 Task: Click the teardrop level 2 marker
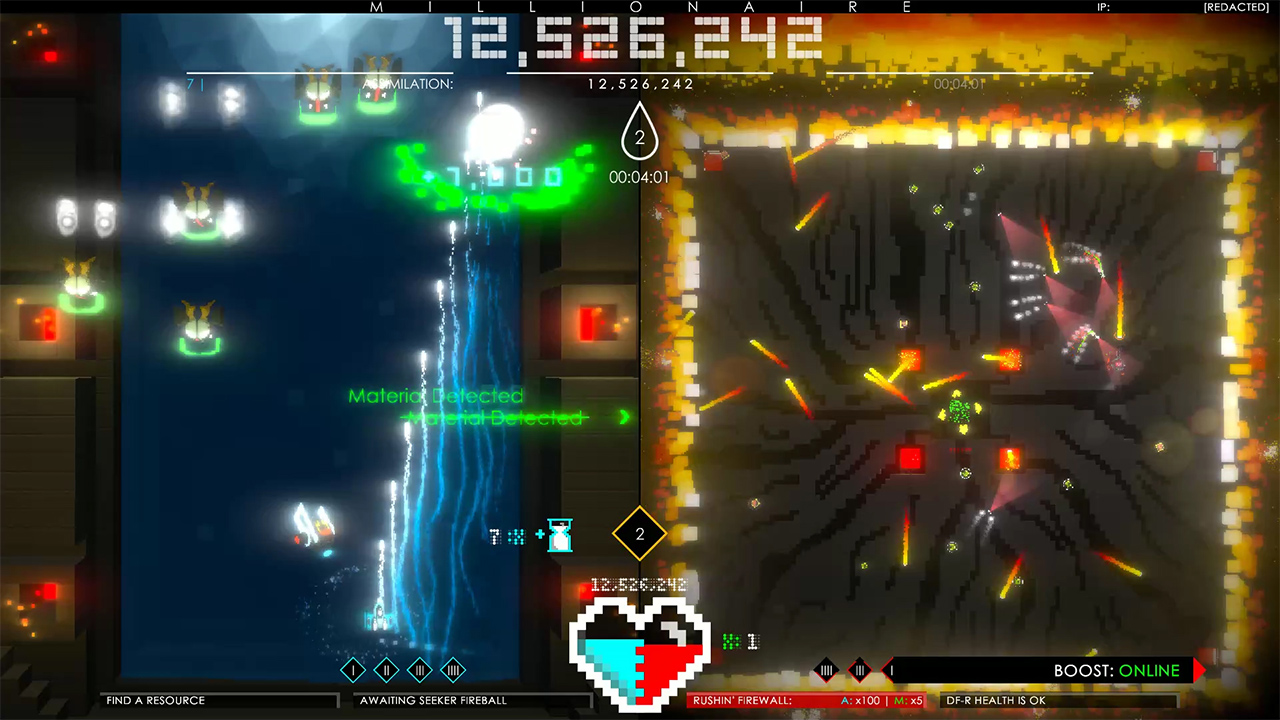pos(639,137)
